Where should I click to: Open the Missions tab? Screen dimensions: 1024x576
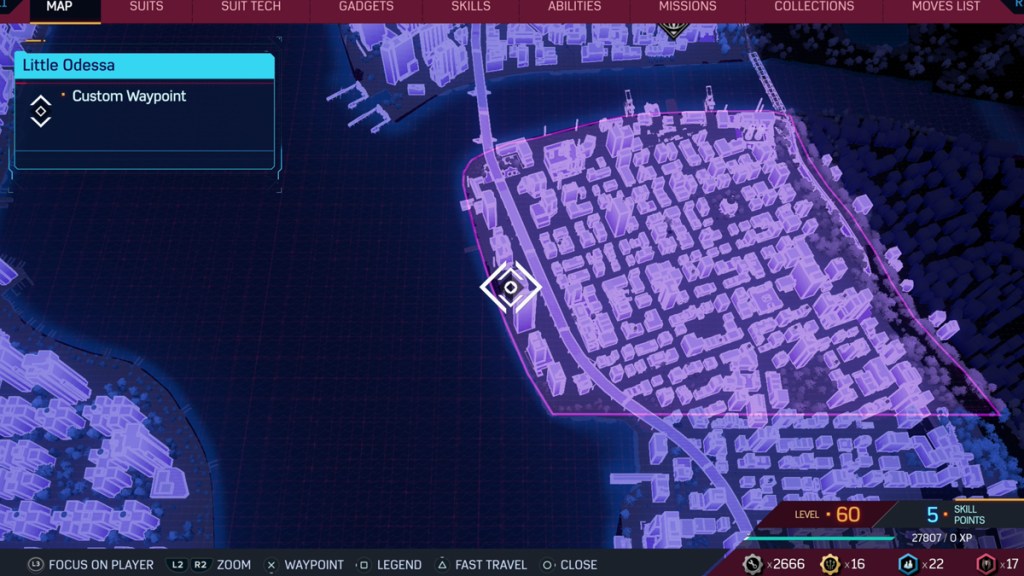coord(687,7)
